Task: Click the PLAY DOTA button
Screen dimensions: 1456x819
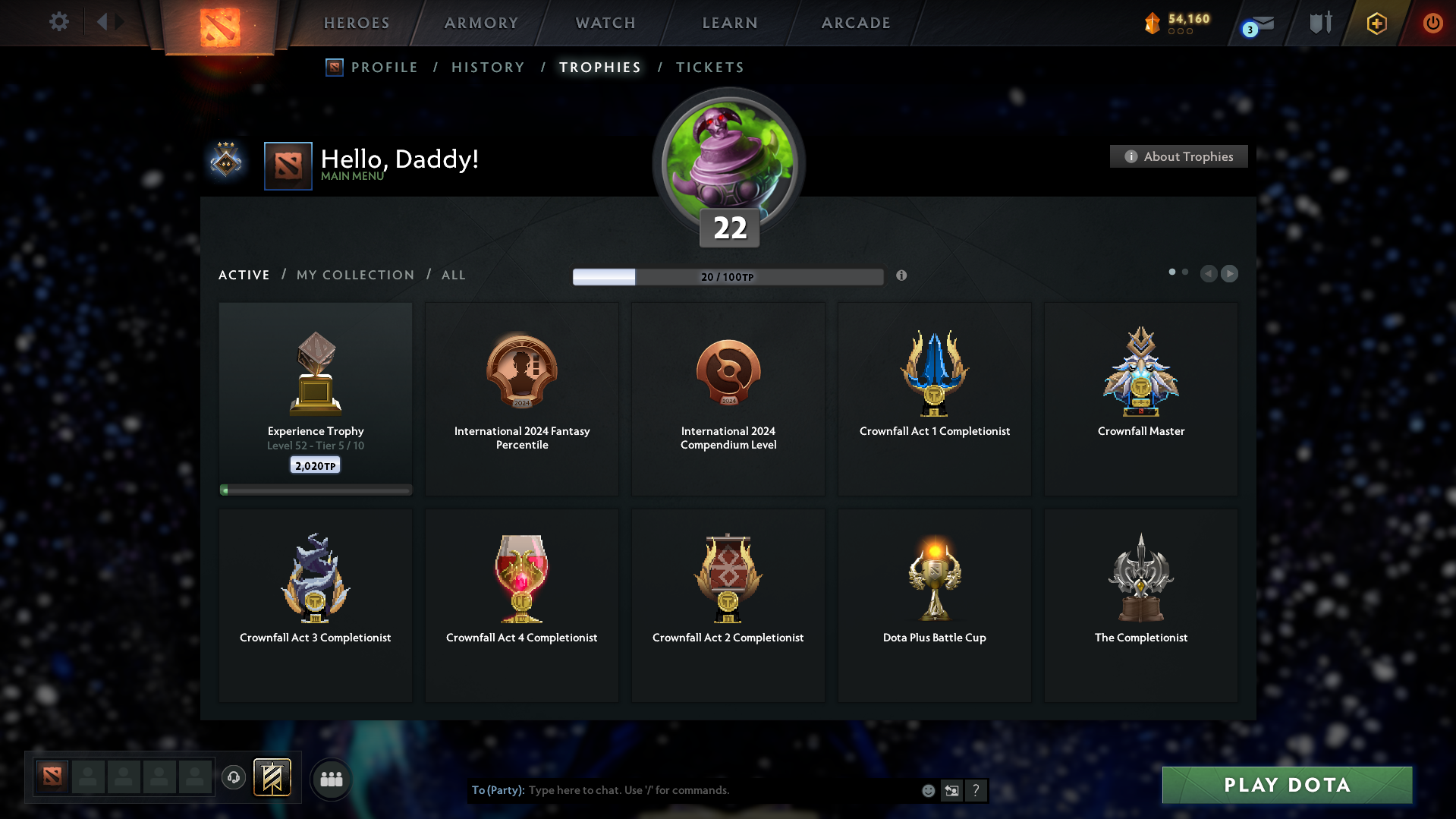Action: pos(1286,785)
